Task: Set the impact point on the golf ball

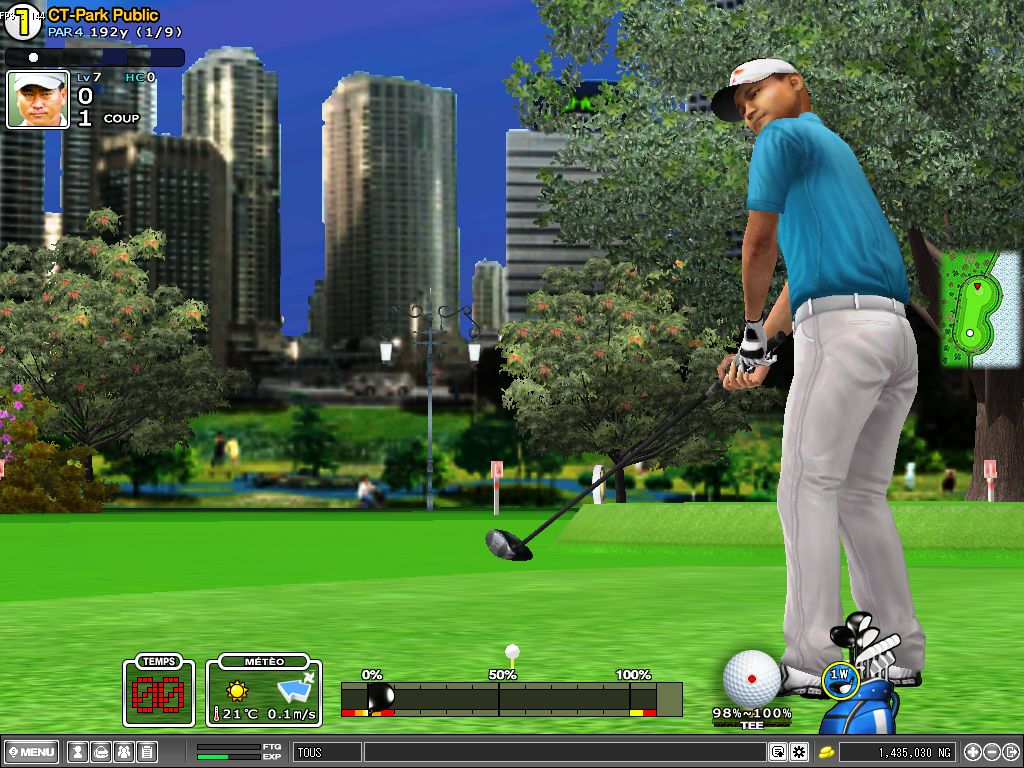Action: click(x=751, y=678)
